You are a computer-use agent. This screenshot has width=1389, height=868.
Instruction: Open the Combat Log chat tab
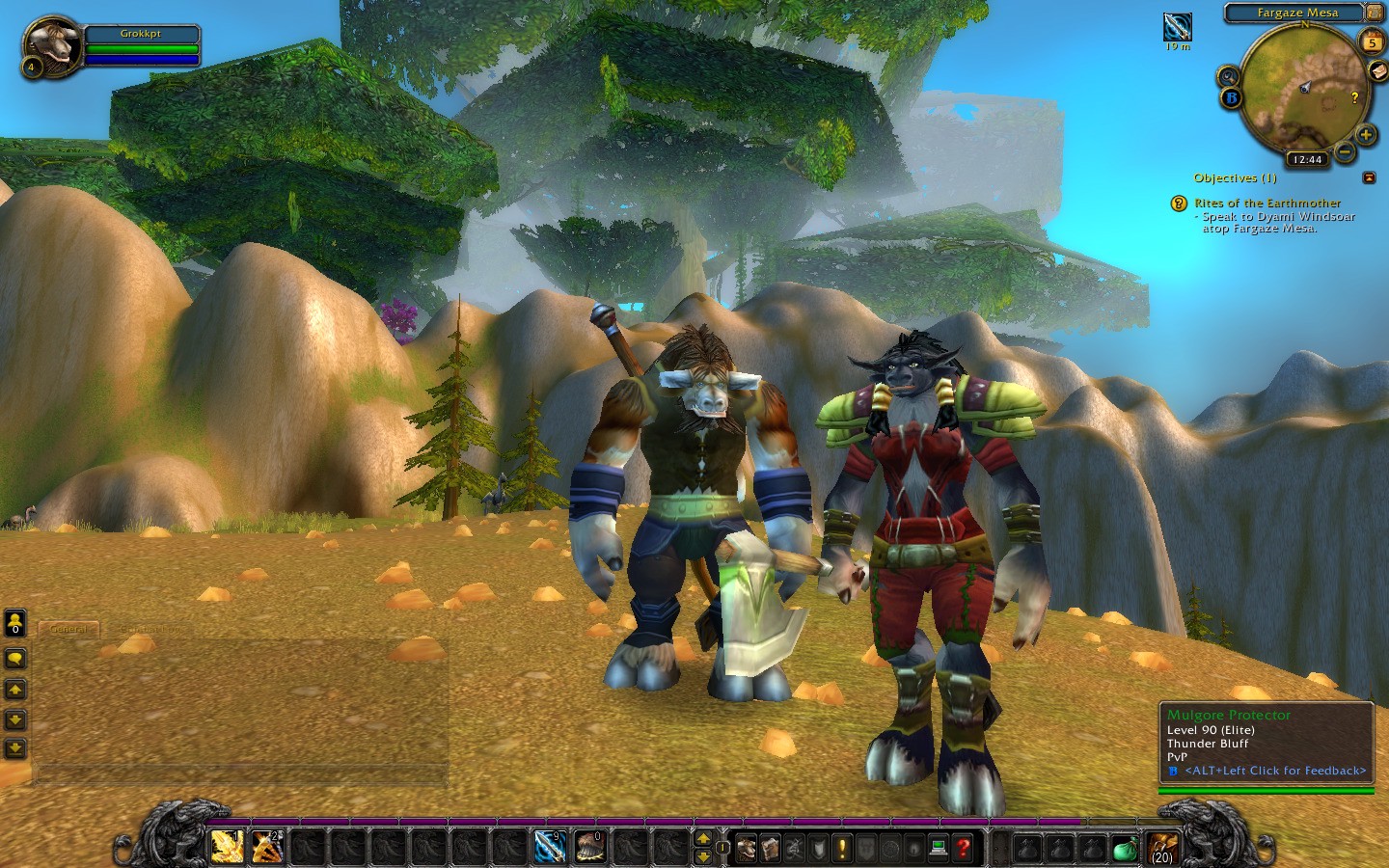coord(145,629)
